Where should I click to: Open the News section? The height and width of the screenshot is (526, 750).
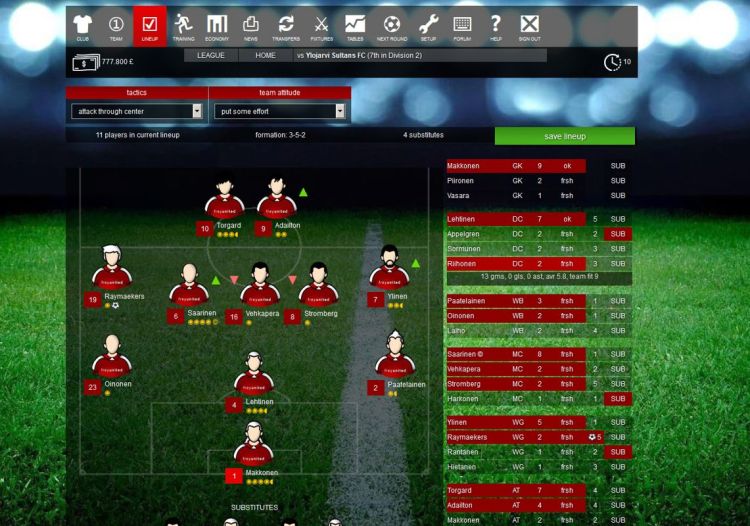click(x=250, y=26)
